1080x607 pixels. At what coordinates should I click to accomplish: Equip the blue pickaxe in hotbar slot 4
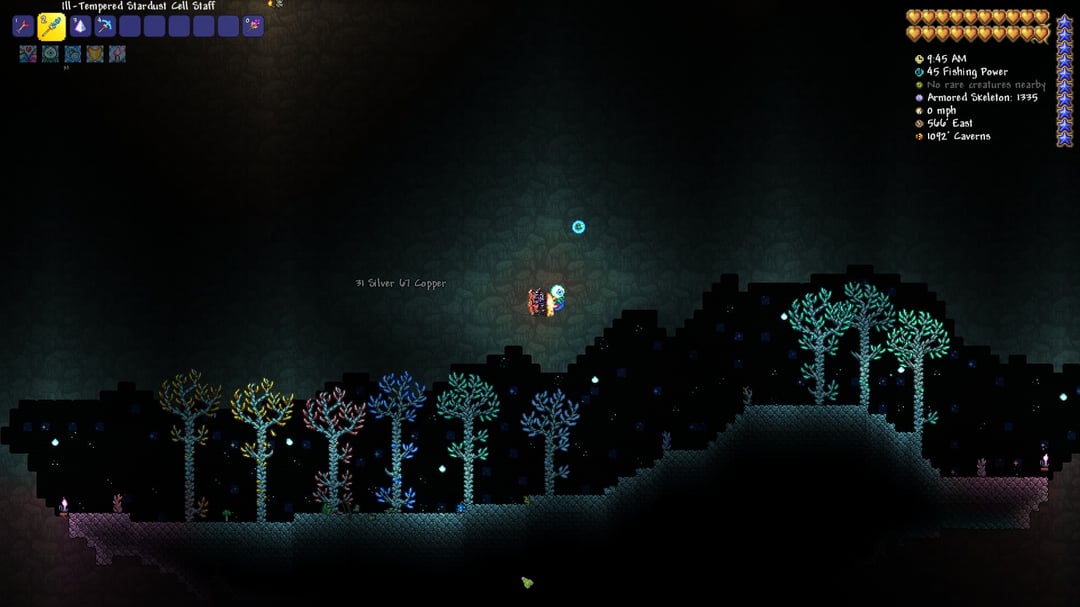pos(105,27)
